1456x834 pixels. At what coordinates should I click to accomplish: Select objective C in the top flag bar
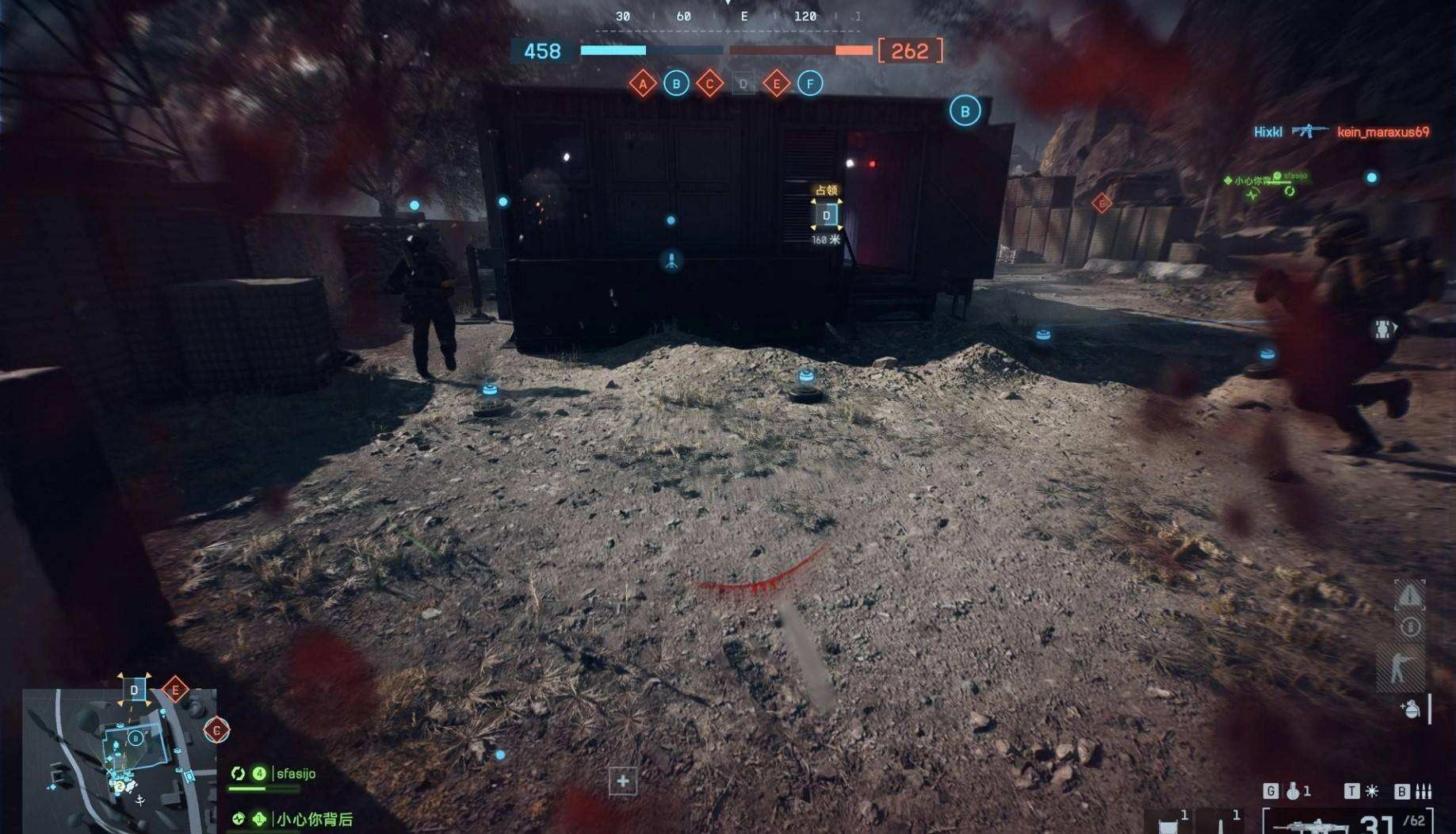(x=709, y=83)
